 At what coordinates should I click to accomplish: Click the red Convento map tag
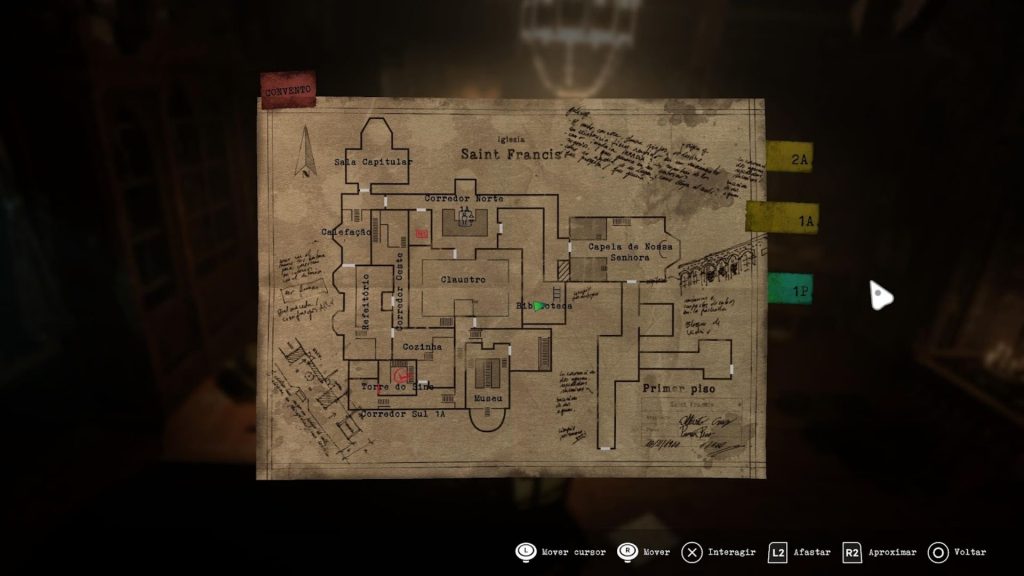click(288, 90)
